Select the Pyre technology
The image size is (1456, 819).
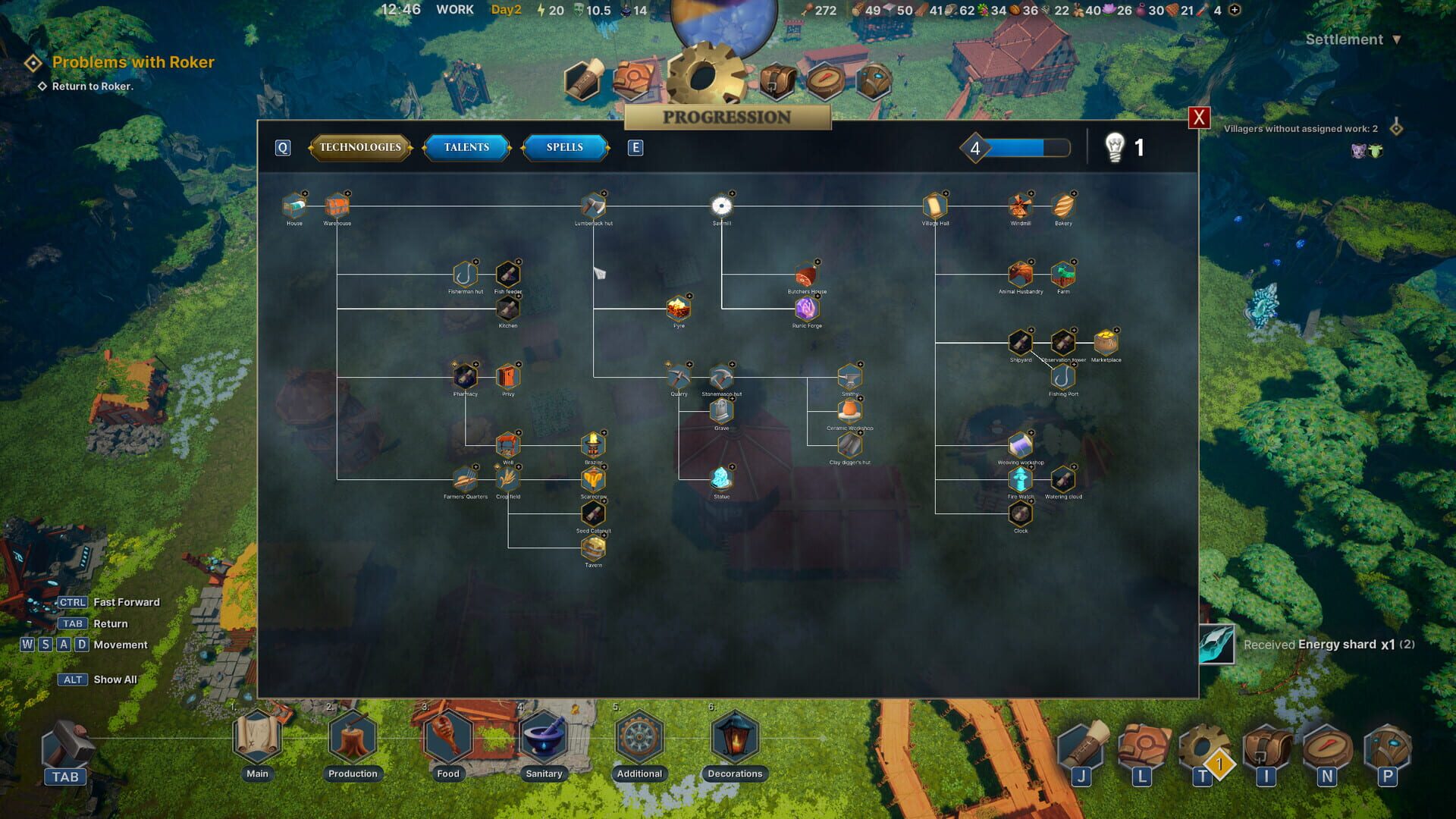(679, 308)
